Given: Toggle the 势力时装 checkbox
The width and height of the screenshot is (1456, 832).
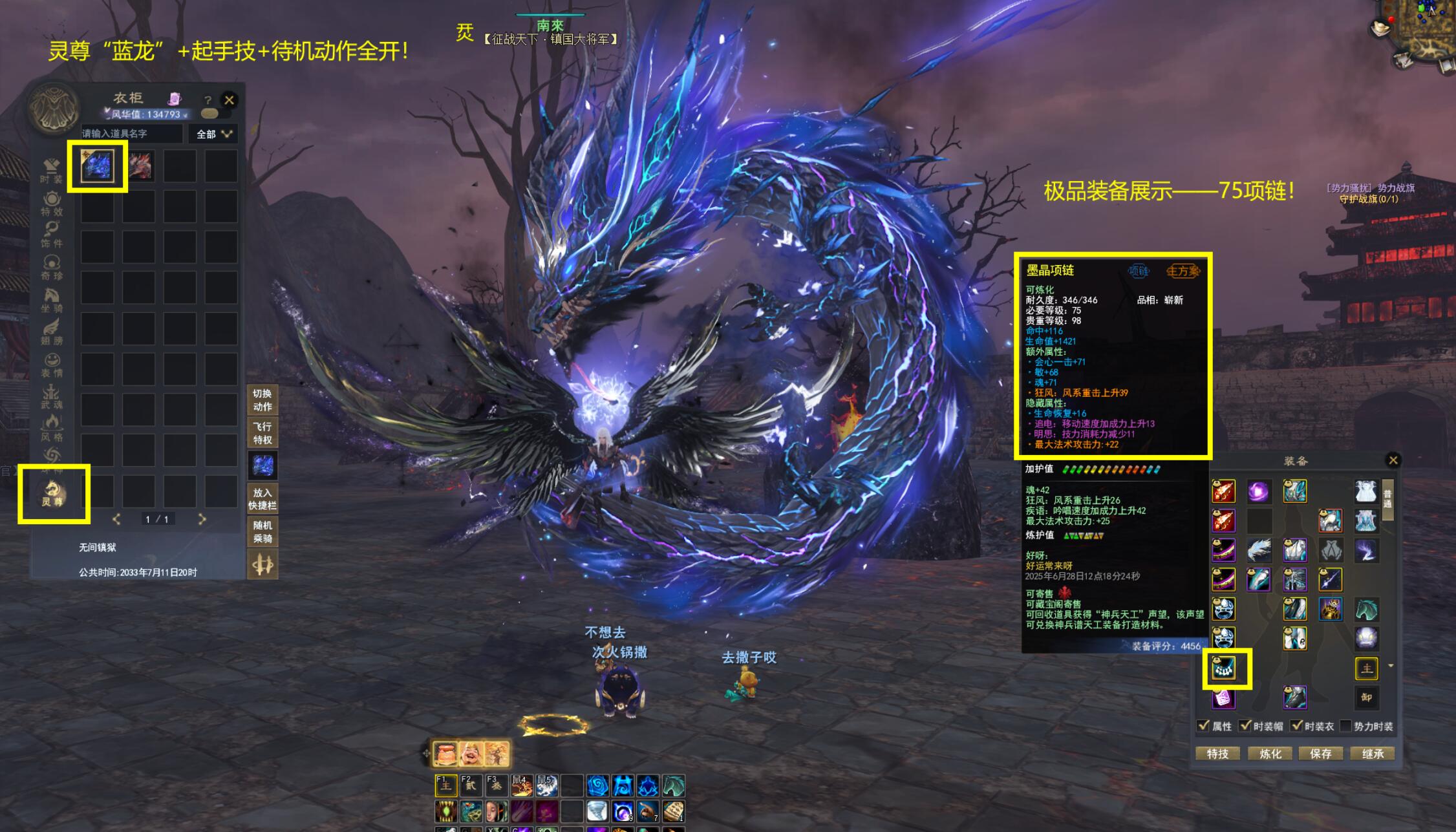Looking at the screenshot, I should pos(1346,726).
